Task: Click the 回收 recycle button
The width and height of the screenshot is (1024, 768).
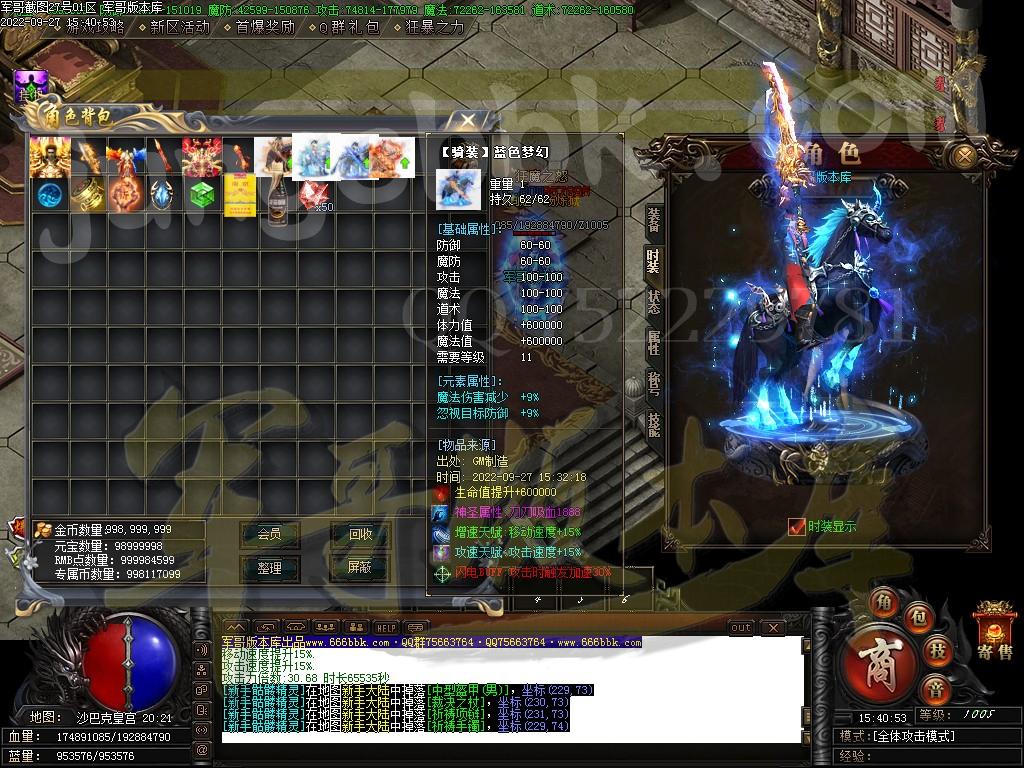Action: [x=360, y=534]
